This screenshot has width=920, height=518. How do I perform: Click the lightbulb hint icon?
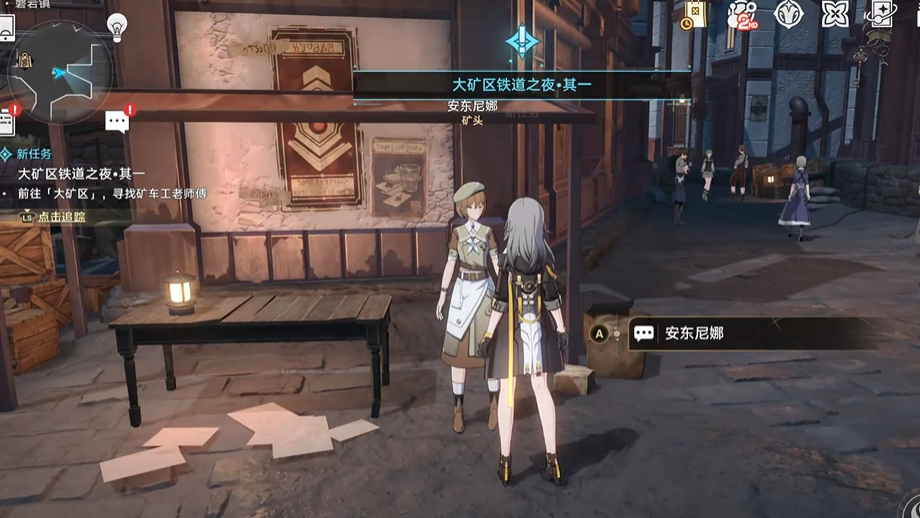(x=117, y=25)
